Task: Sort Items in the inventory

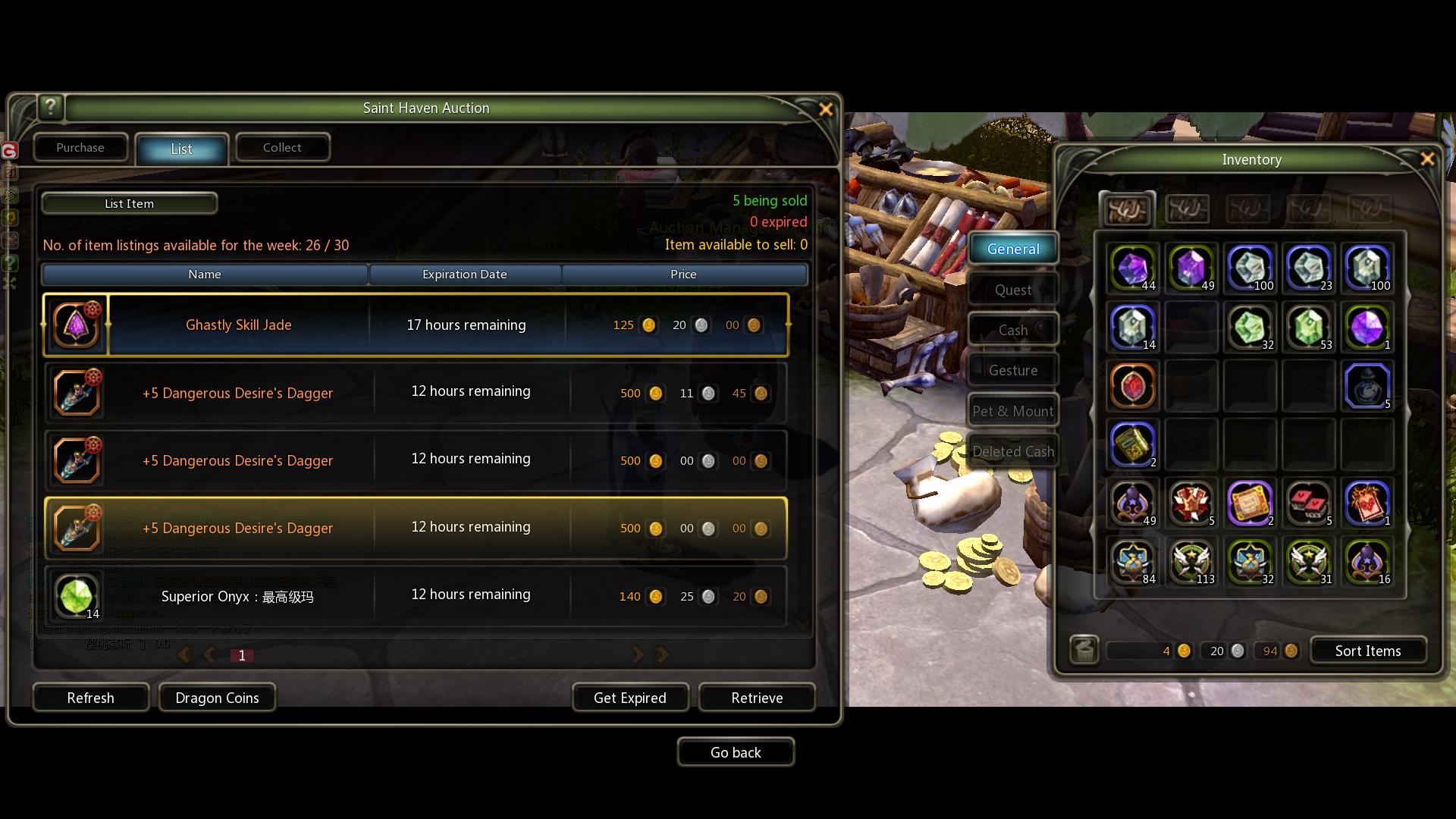Action: tap(1367, 651)
